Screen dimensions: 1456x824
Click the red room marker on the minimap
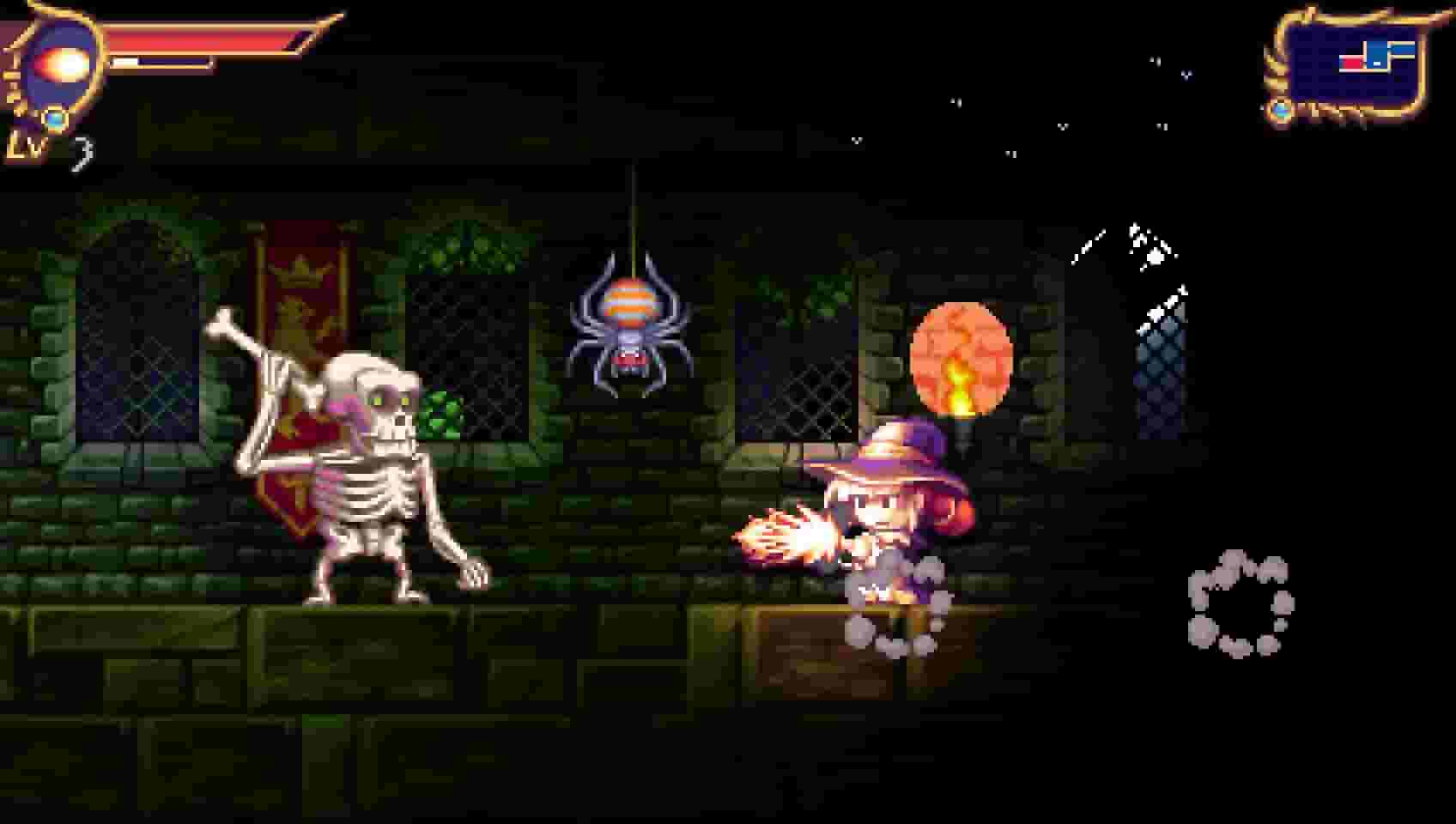coord(1353,62)
